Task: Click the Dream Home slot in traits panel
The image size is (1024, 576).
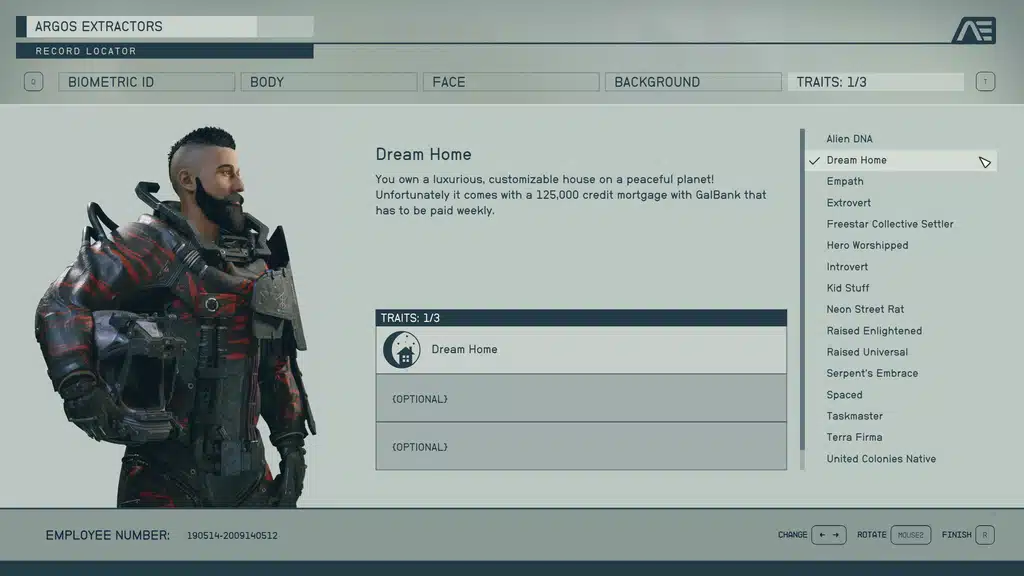Action: (581, 350)
